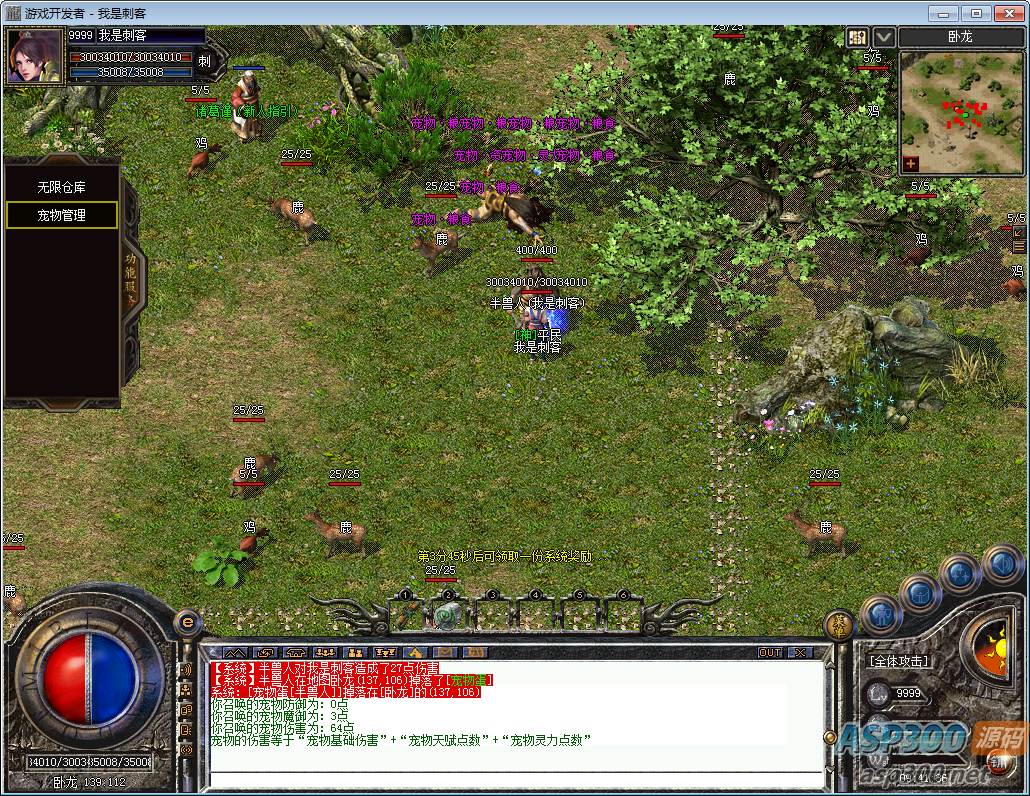1030x796 pixels.
Task: Click the OUT button on the chat bar
Action: point(770,652)
